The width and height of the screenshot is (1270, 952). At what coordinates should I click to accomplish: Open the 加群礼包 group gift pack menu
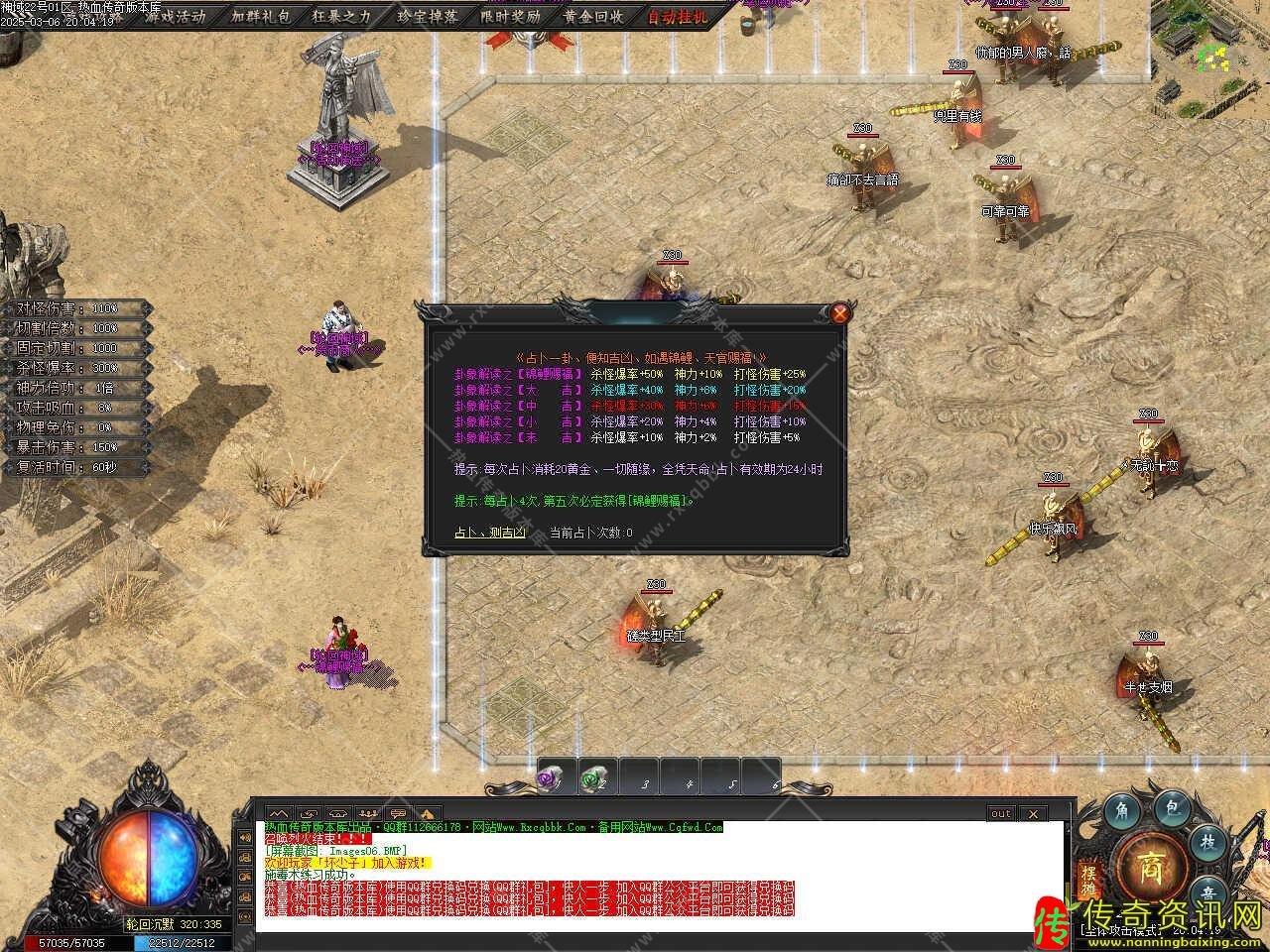[261, 16]
